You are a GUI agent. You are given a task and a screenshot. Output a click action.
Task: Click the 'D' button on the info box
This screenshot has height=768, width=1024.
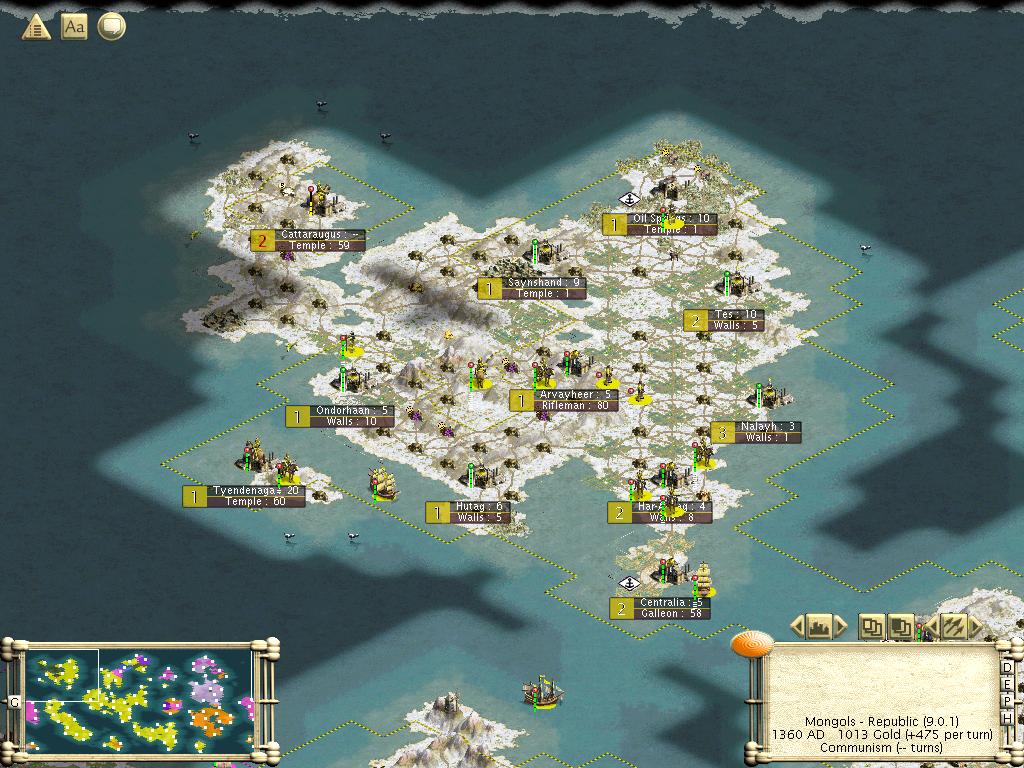pos(1008,667)
